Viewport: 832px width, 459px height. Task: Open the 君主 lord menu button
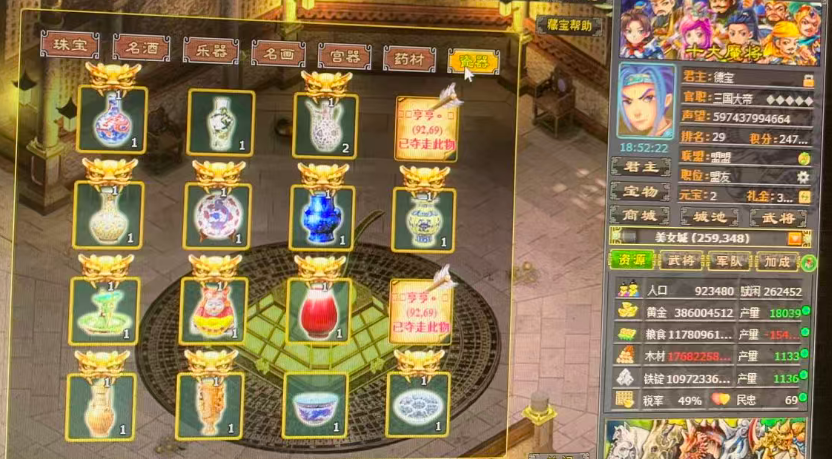[x=640, y=167]
